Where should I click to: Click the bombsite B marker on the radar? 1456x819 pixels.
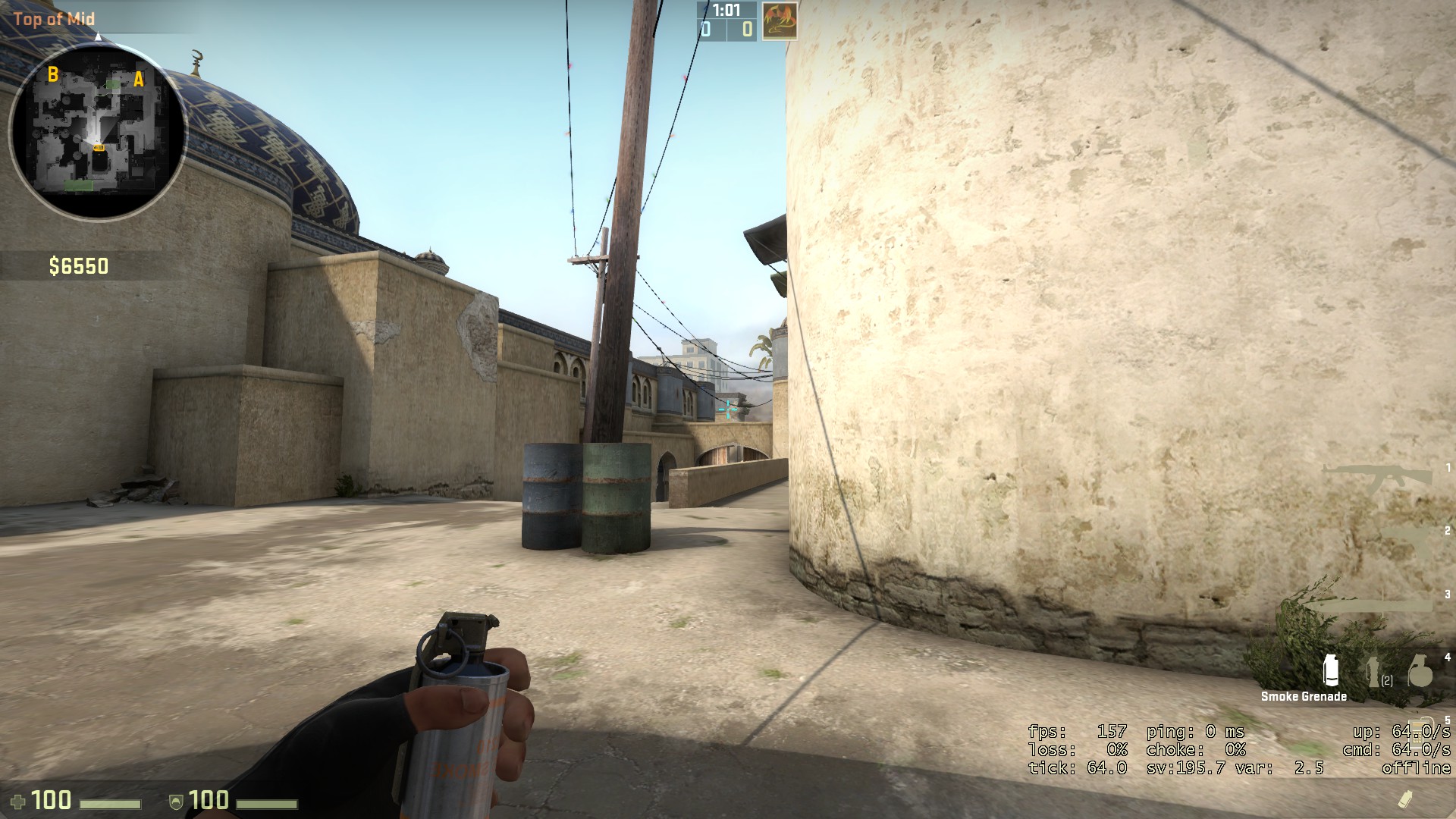pos(53,75)
